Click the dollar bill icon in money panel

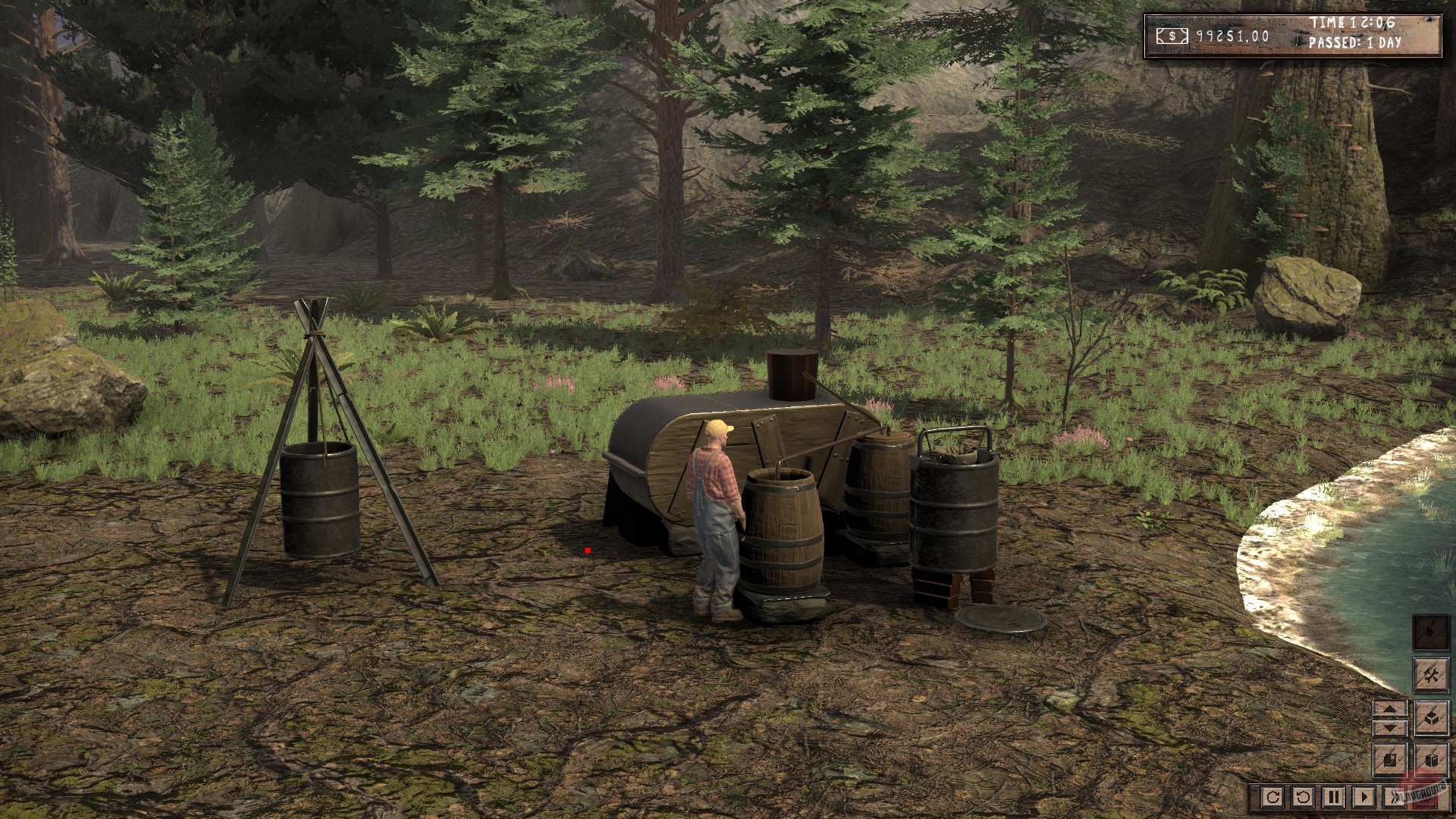coord(1172,36)
